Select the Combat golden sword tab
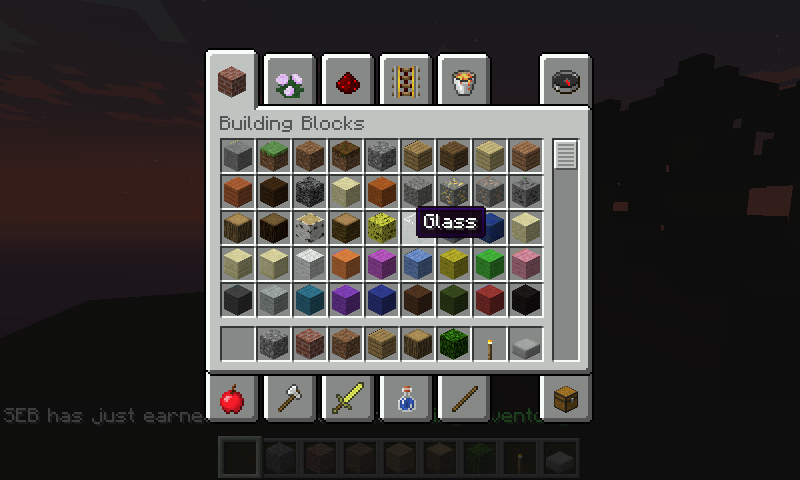The image size is (800, 480). point(348,399)
